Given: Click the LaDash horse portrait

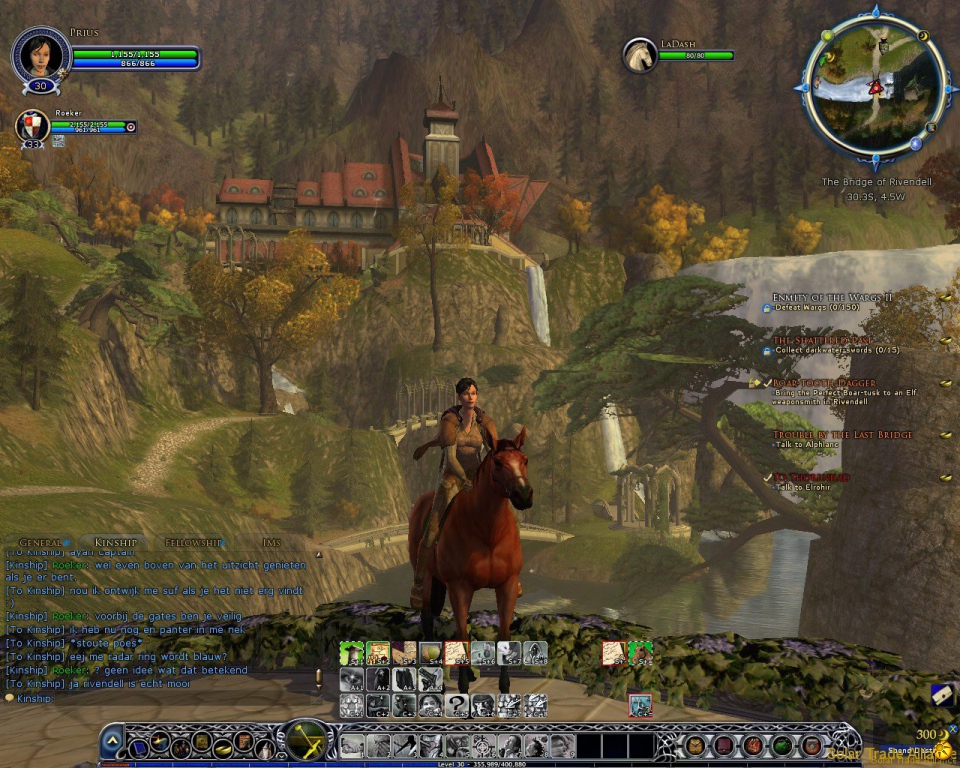Looking at the screenshot, I should (x=639, y=55).
